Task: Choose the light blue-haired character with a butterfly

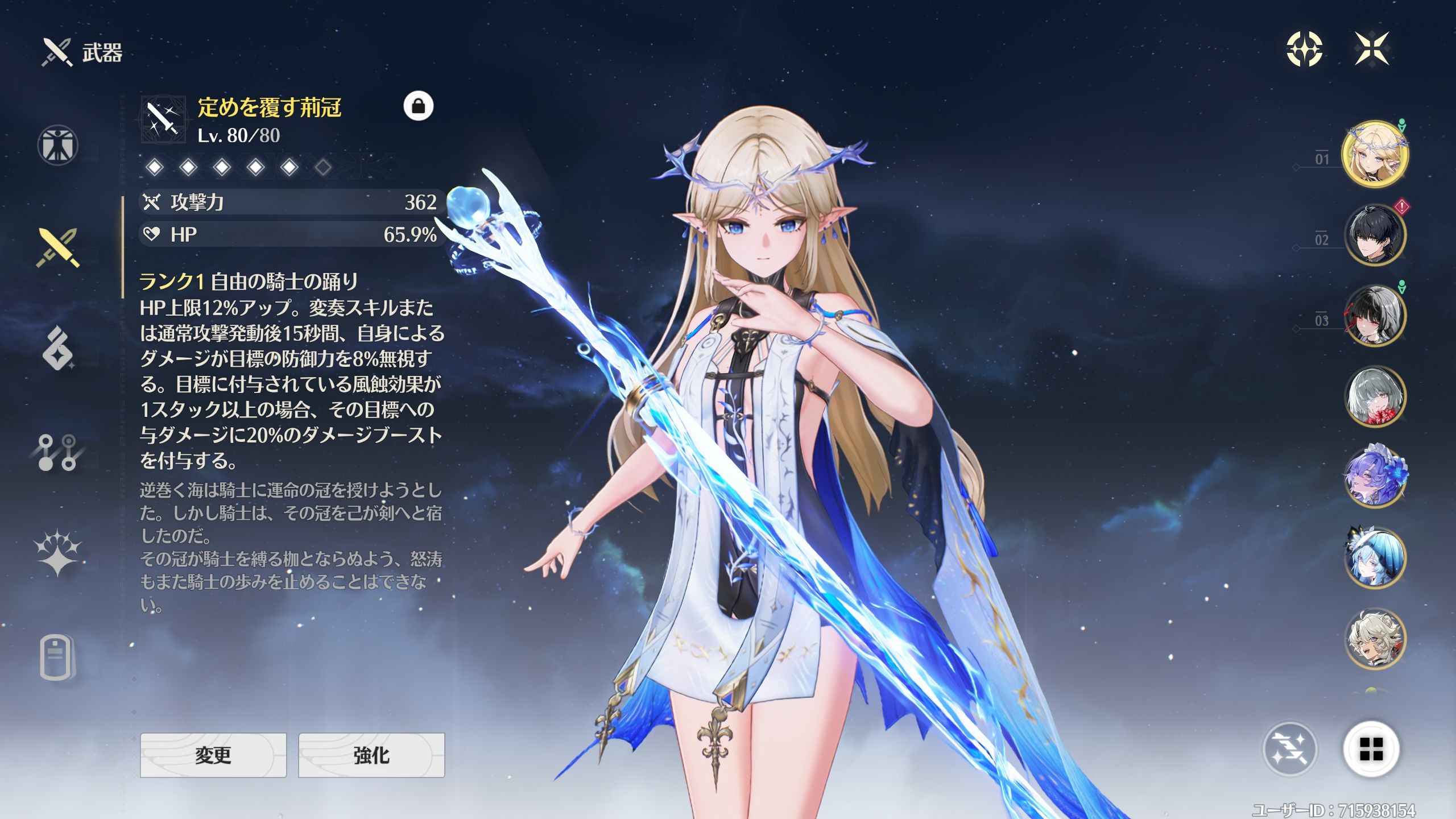Action: (1375, 557)
